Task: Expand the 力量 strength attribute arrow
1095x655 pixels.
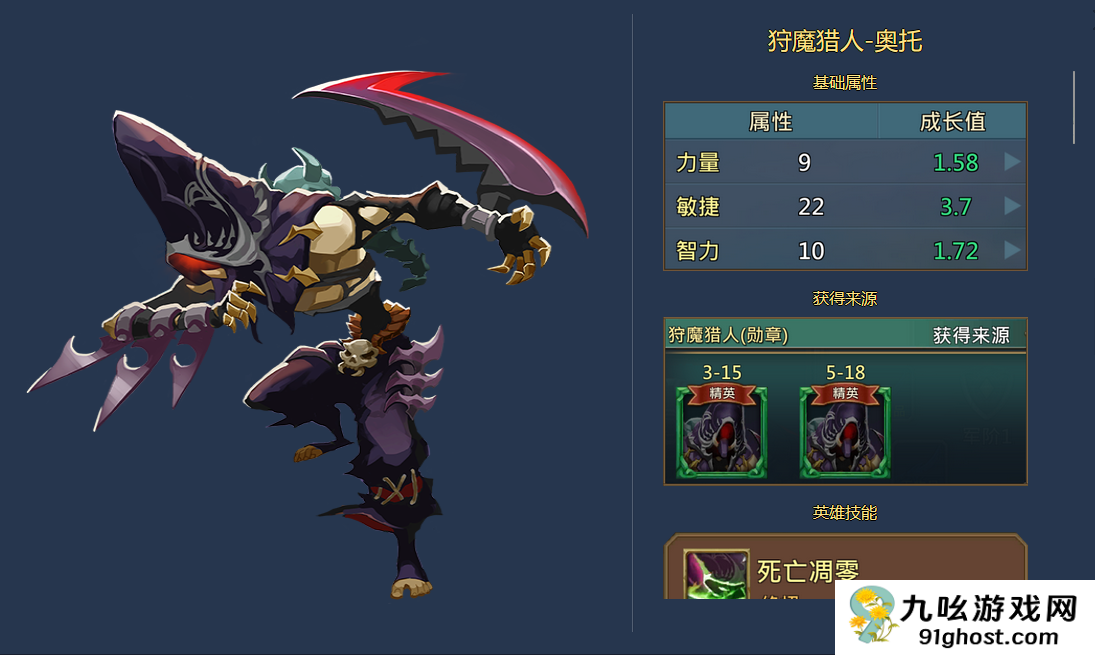Action: tap(1012, 162)
